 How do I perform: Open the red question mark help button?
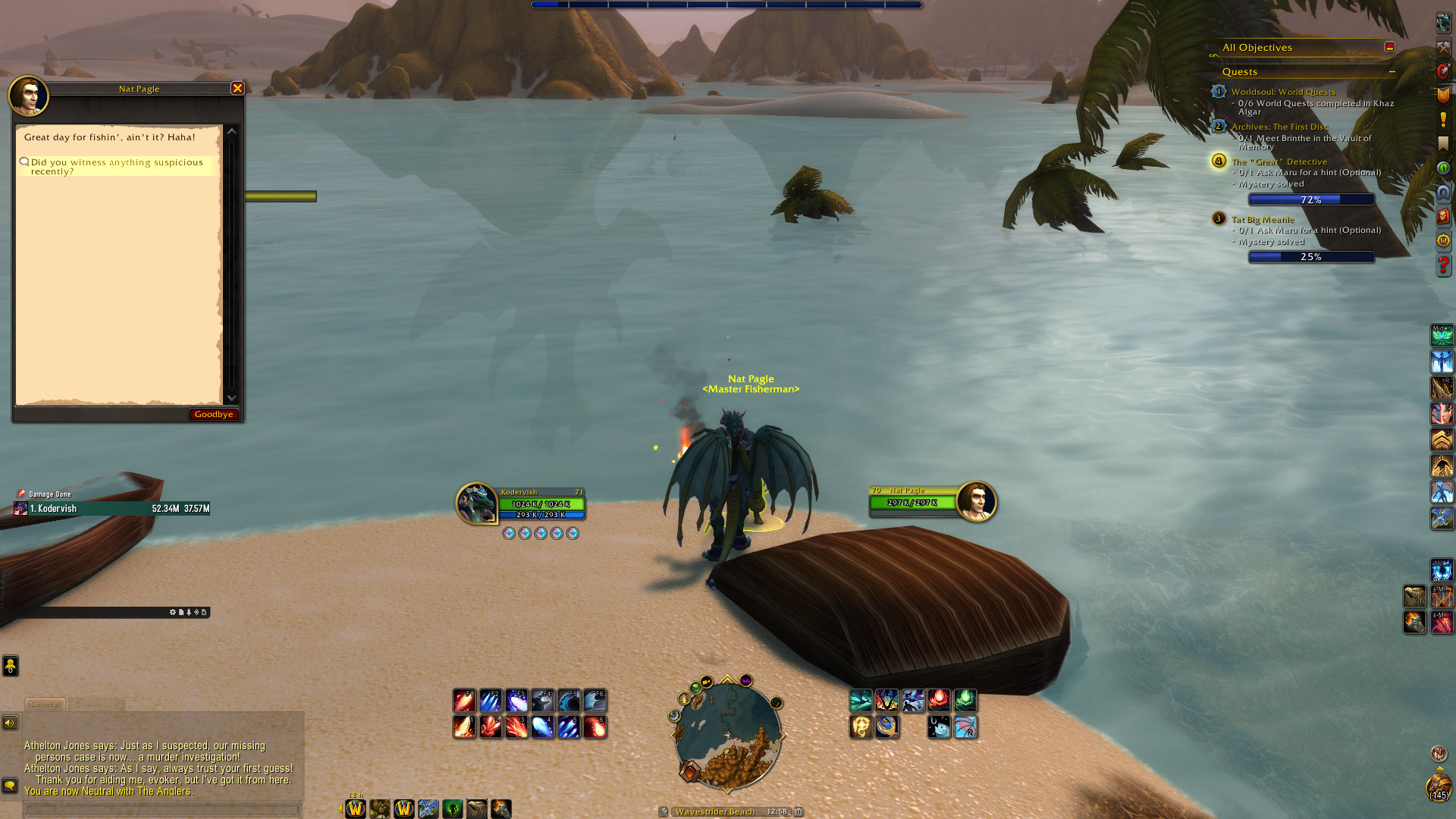click(1442, 265)
